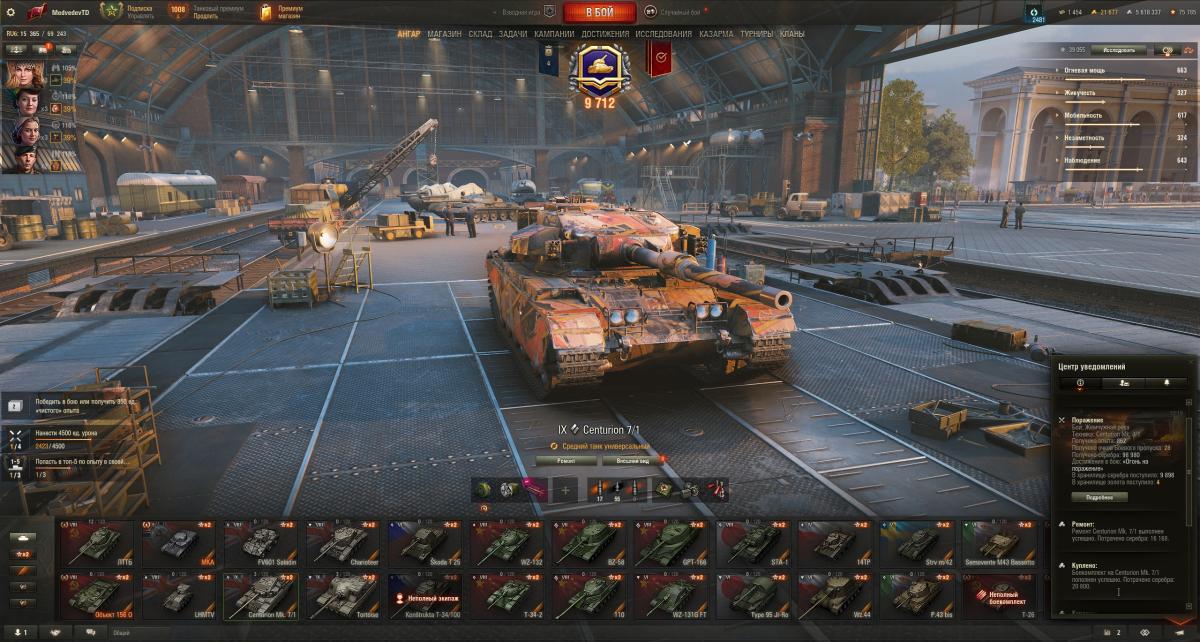Open the МАГАЗИН shop tab
Screen dimensions: 1200x642
[444, 34]
